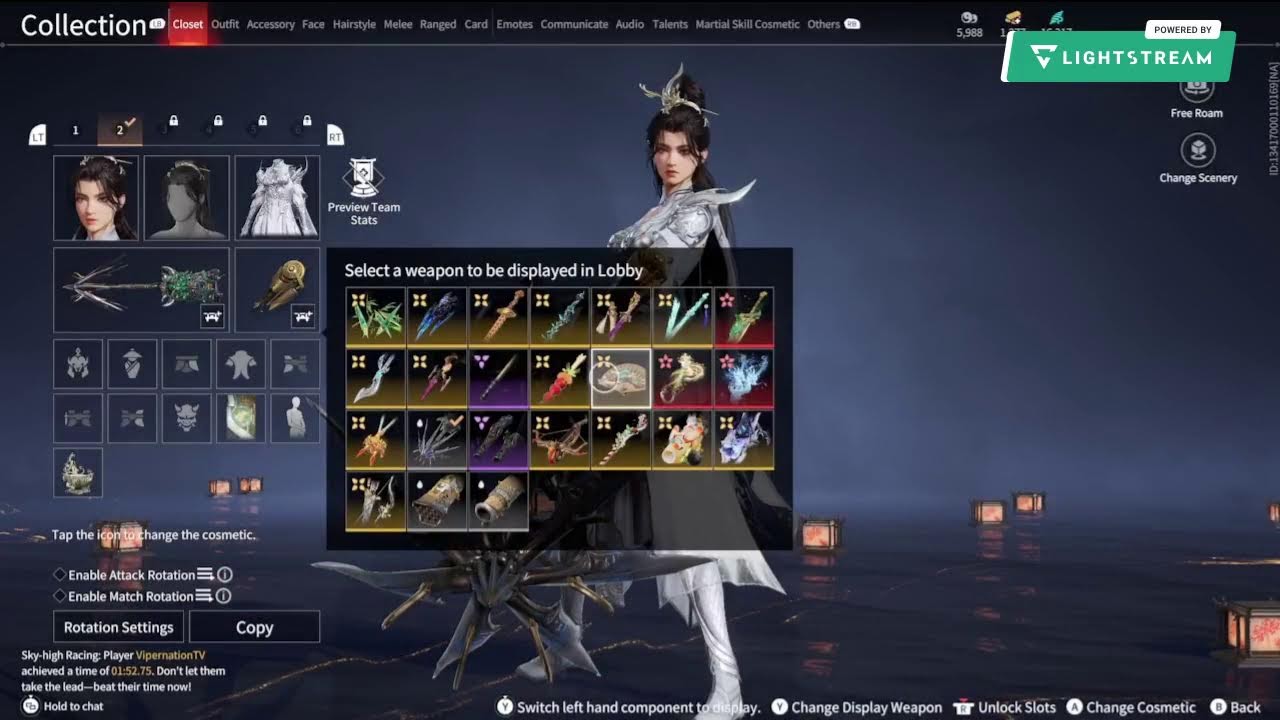Viewport: 1280px width, 720px height.
Task: Select the white armor outfit slot
Action: coord(277,198)
